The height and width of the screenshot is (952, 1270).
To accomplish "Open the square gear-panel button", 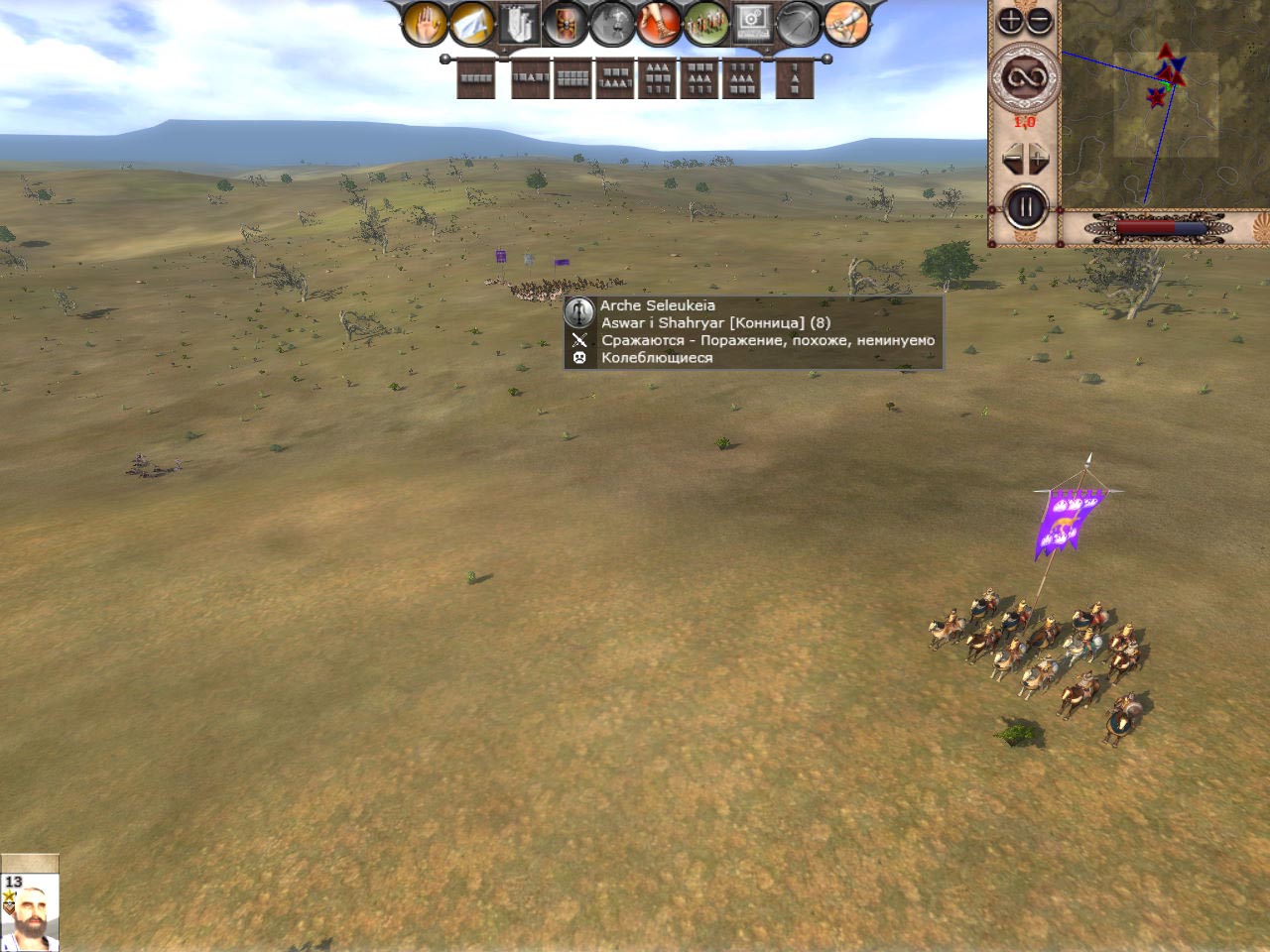I will [752, 25].
